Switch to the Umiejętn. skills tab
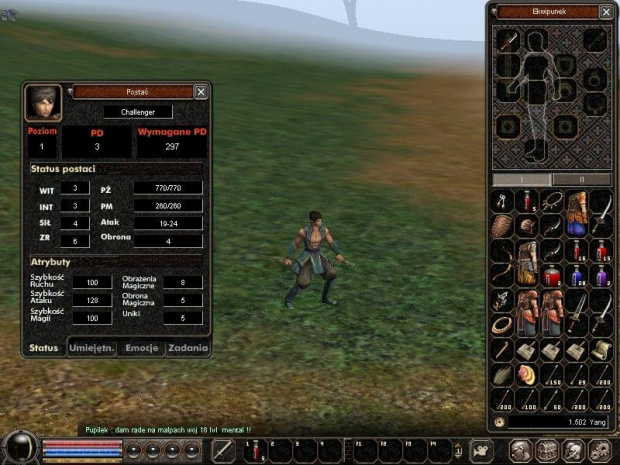Screen dimensions: 620x465 point(93,348)
